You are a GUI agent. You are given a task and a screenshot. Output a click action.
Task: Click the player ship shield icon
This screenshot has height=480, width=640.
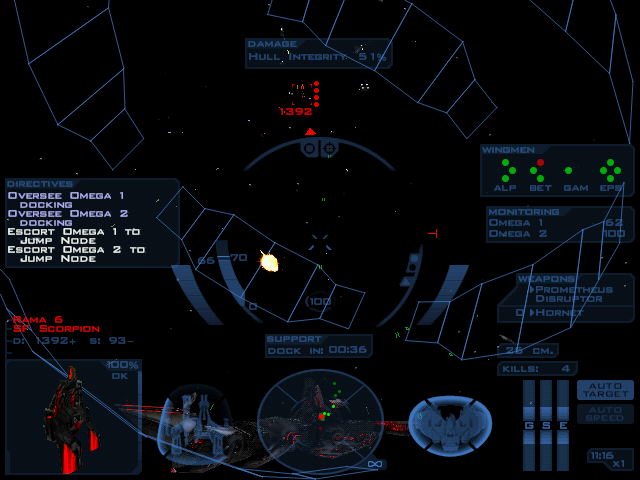449,423
